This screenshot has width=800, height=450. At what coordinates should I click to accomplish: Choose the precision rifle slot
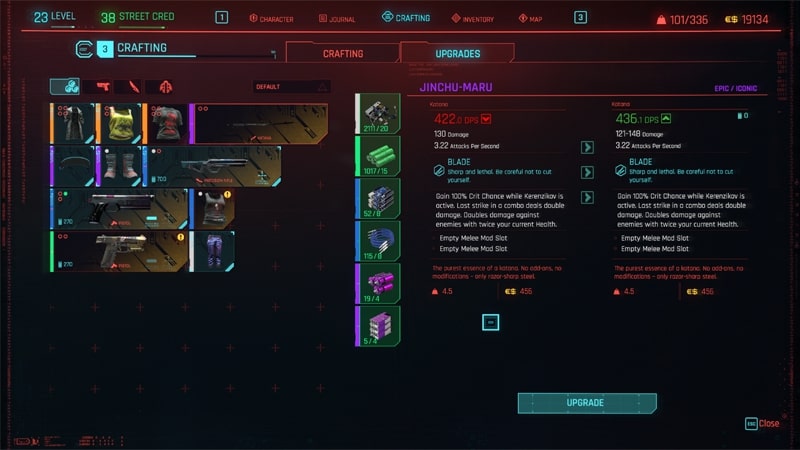coord(215,166)
